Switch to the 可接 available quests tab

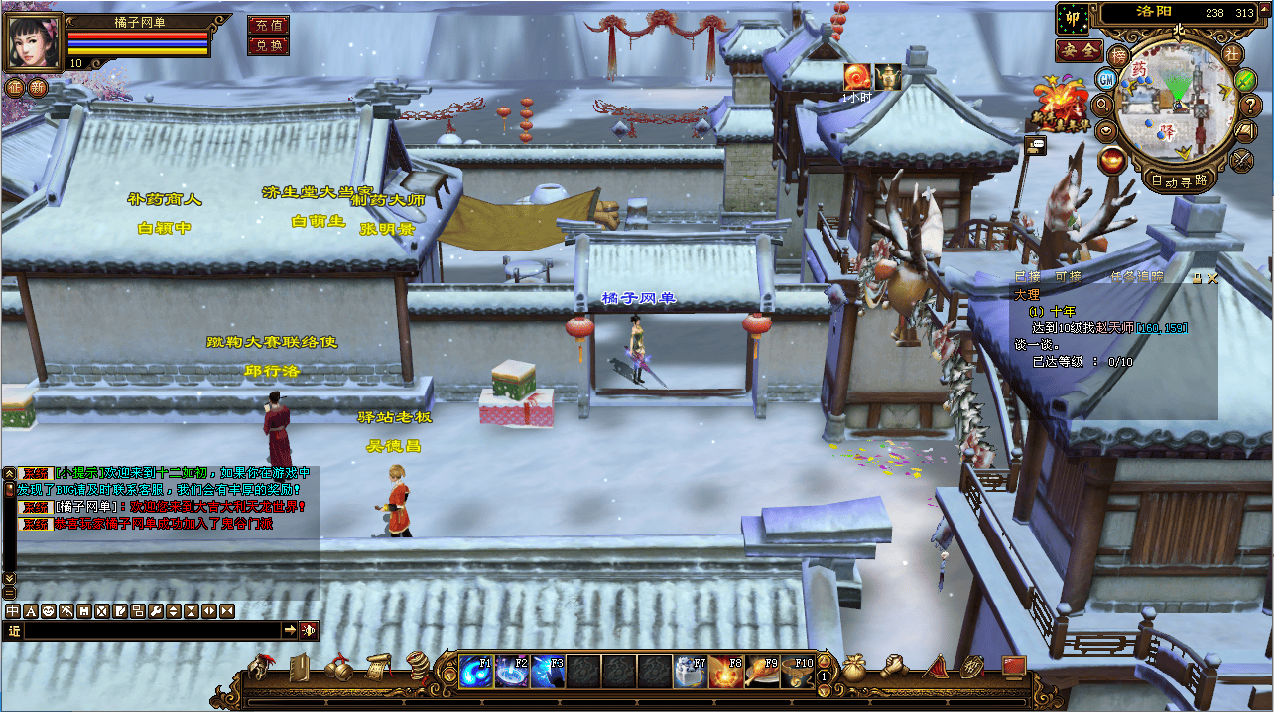pyautogui.click(x=1068, y=277)
